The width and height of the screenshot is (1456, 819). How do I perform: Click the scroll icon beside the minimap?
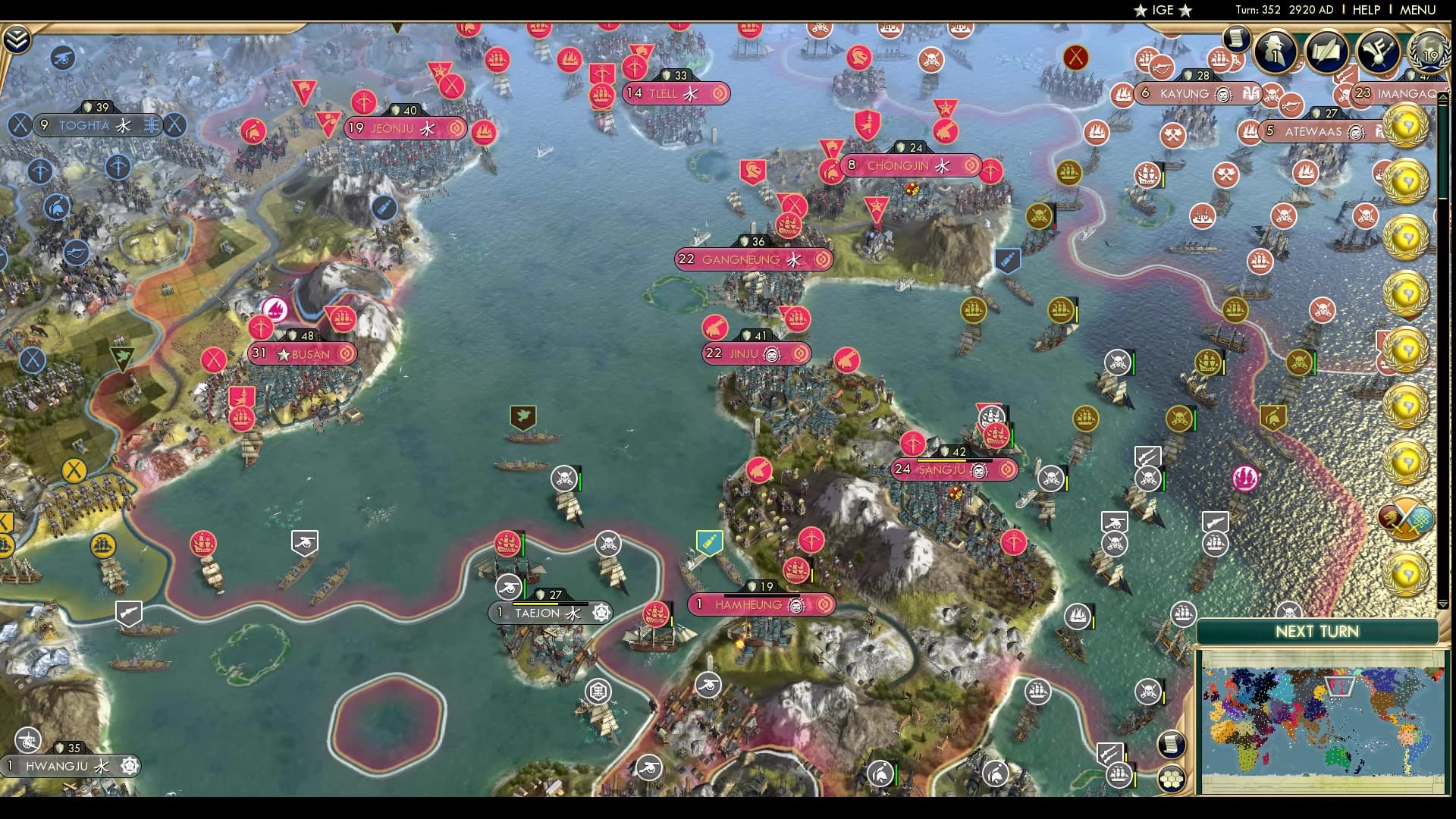(1170, 744)
